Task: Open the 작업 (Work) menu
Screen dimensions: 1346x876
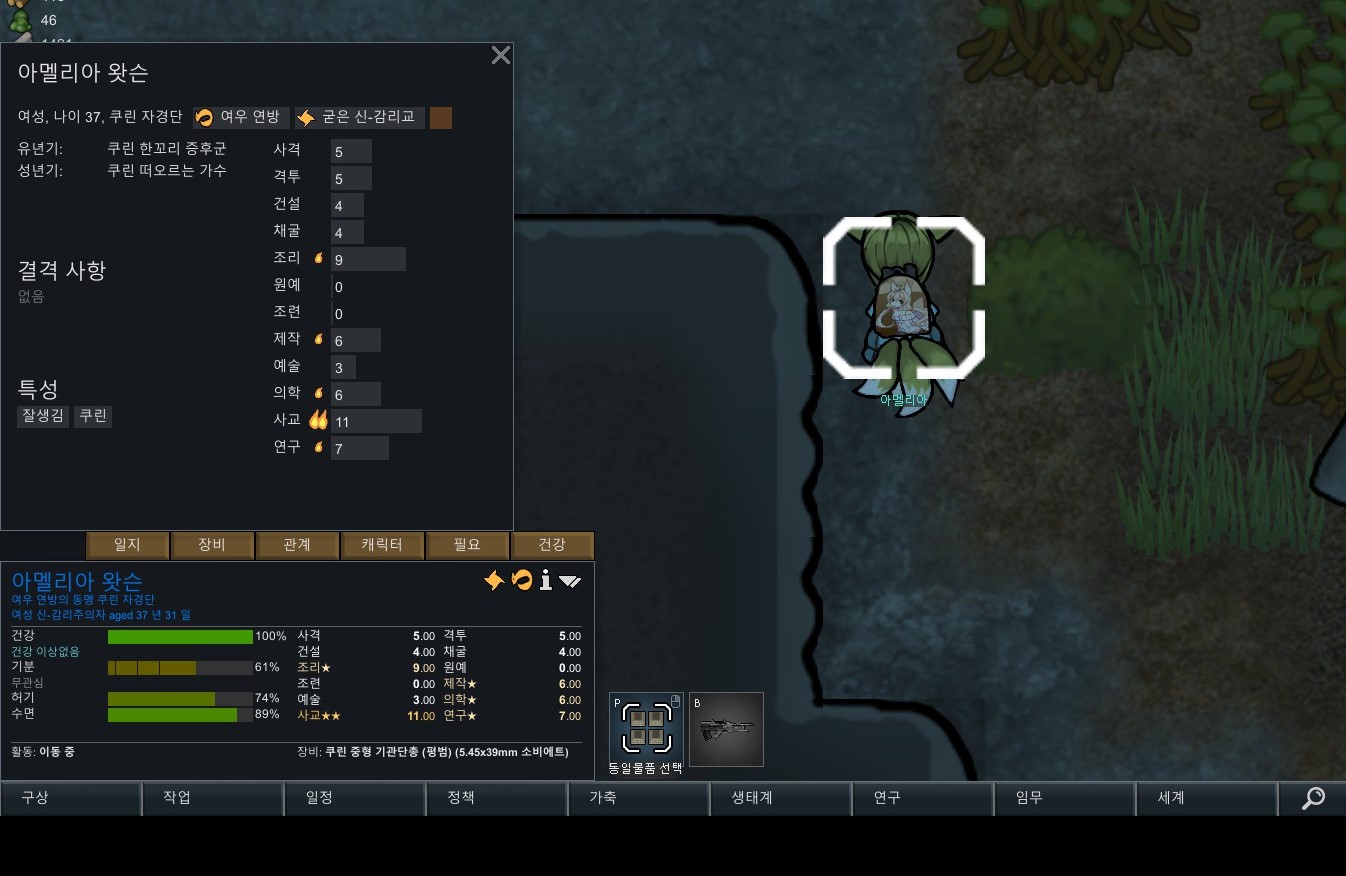Action: (x=212, y=798)
